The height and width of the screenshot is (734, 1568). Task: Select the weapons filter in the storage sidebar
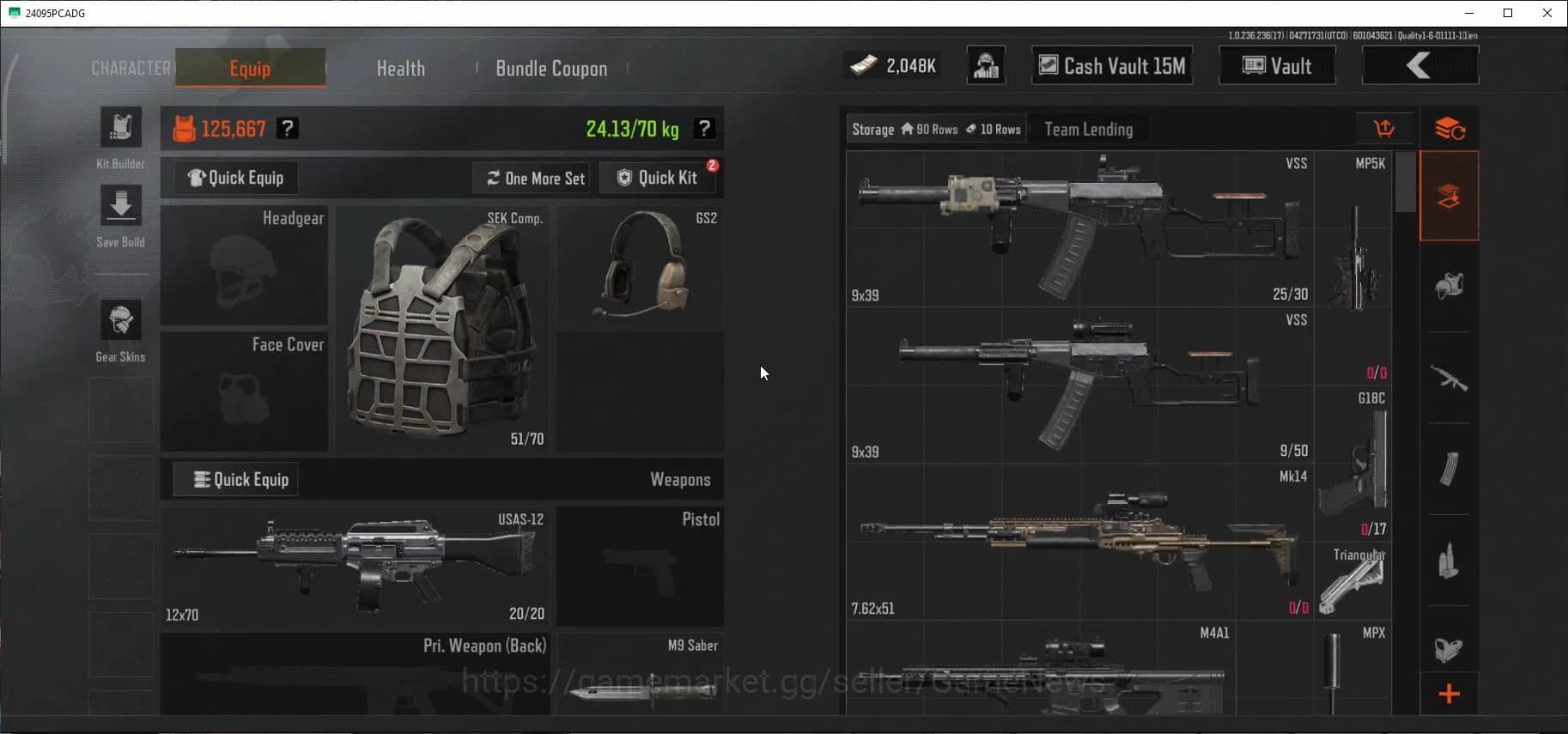pyautogui.click(x=1449, y=376)
